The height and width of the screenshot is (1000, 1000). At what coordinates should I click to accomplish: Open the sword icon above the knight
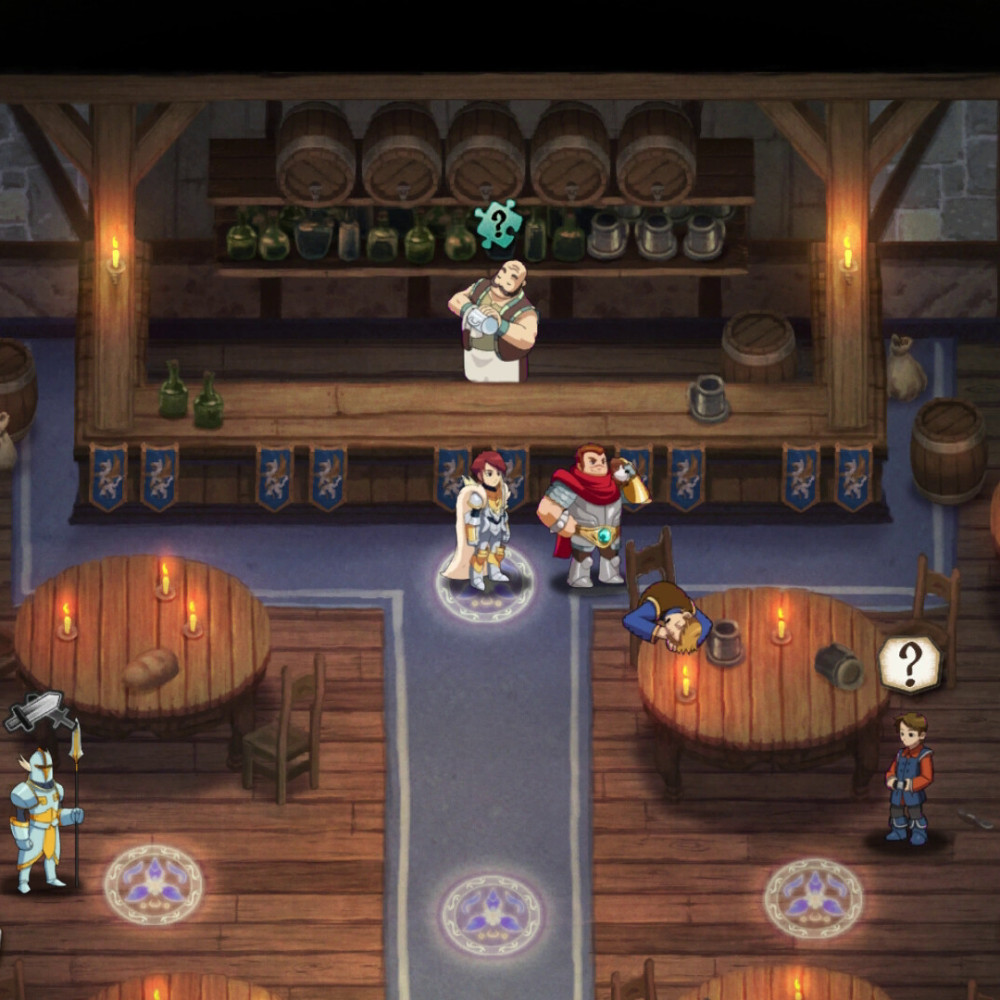pyautogui.click(x=40, y=712)
